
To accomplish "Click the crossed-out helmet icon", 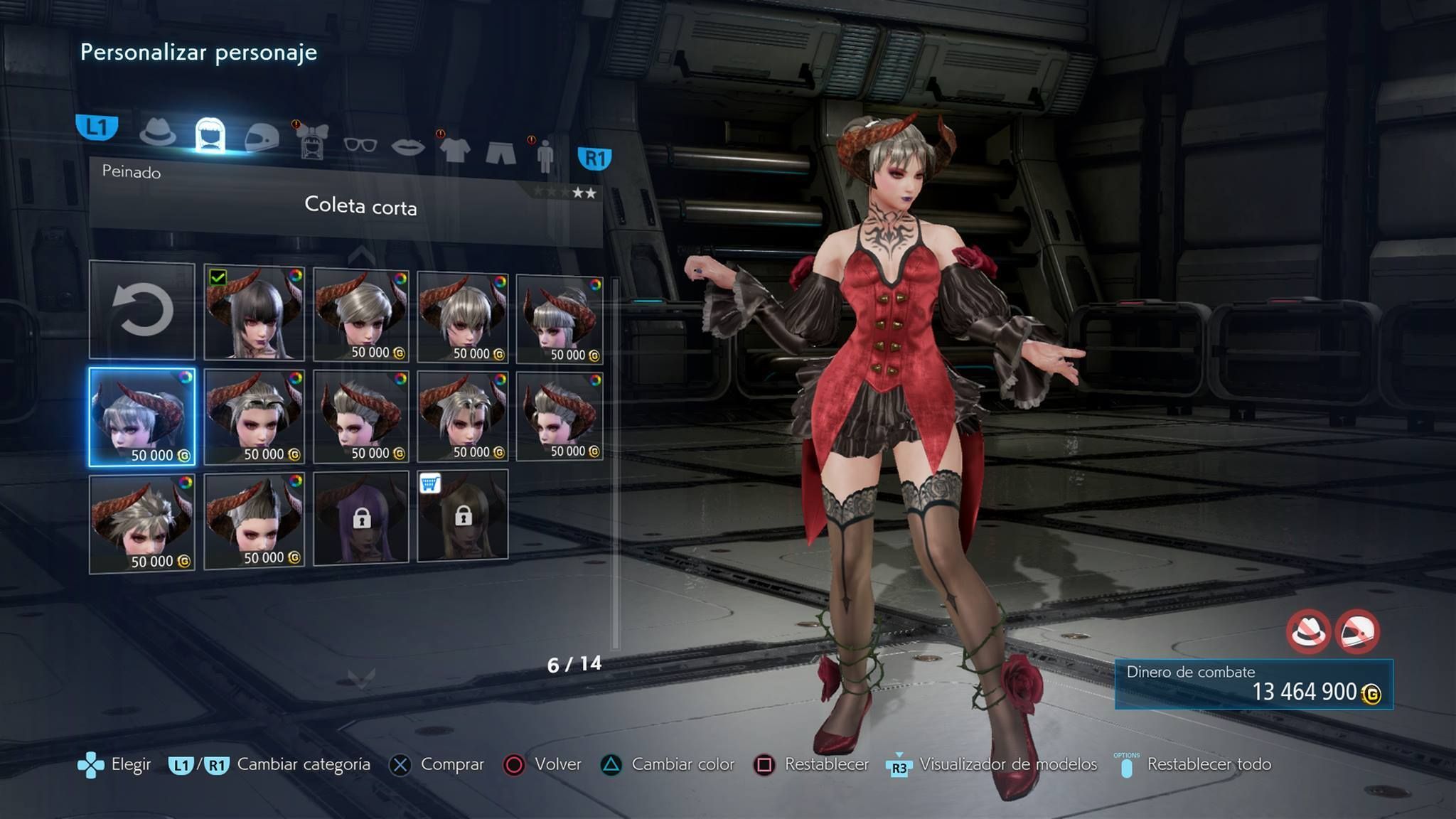I will 1357,631.
